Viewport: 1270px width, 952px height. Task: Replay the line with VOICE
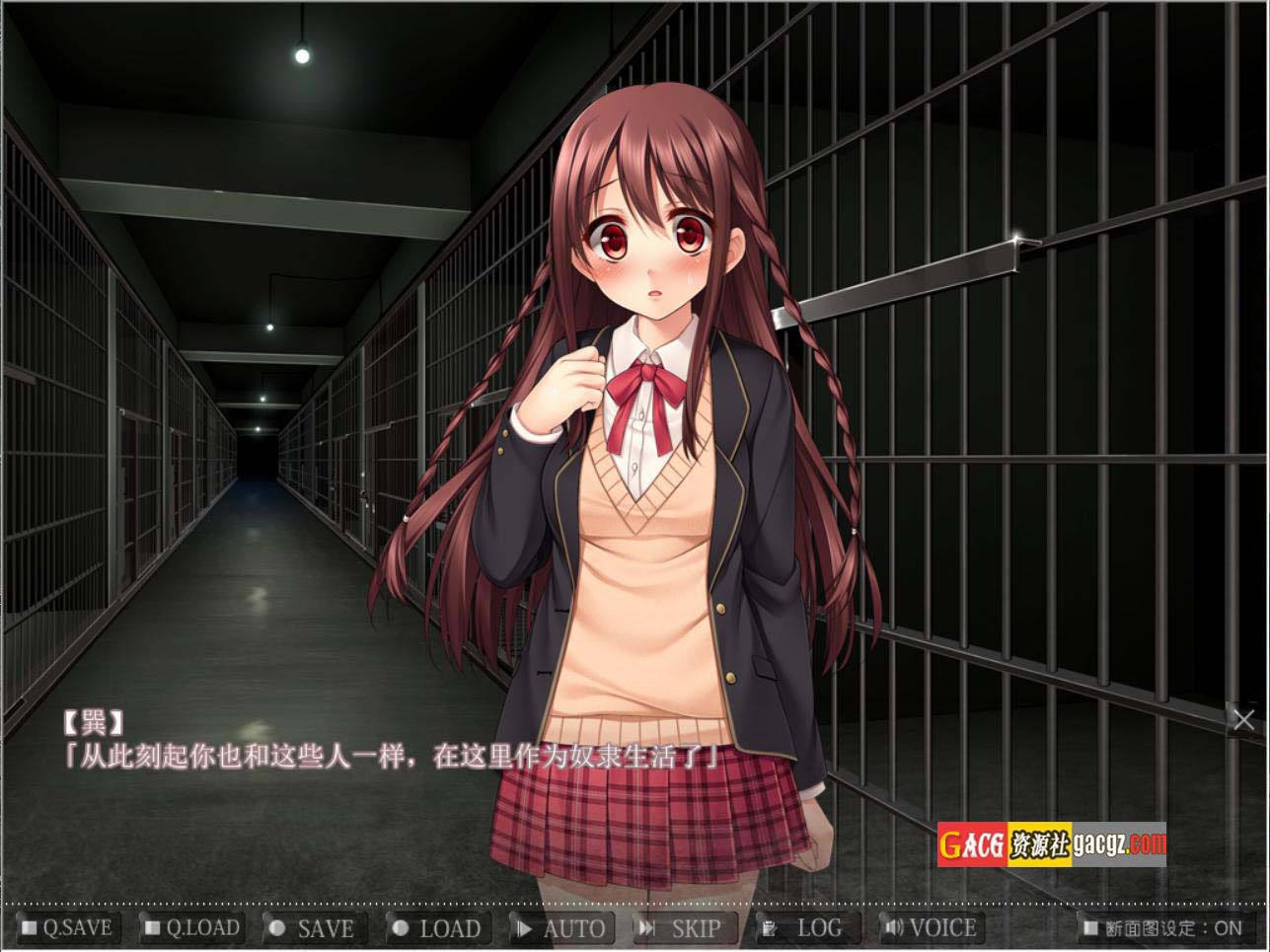click(932, 928)
